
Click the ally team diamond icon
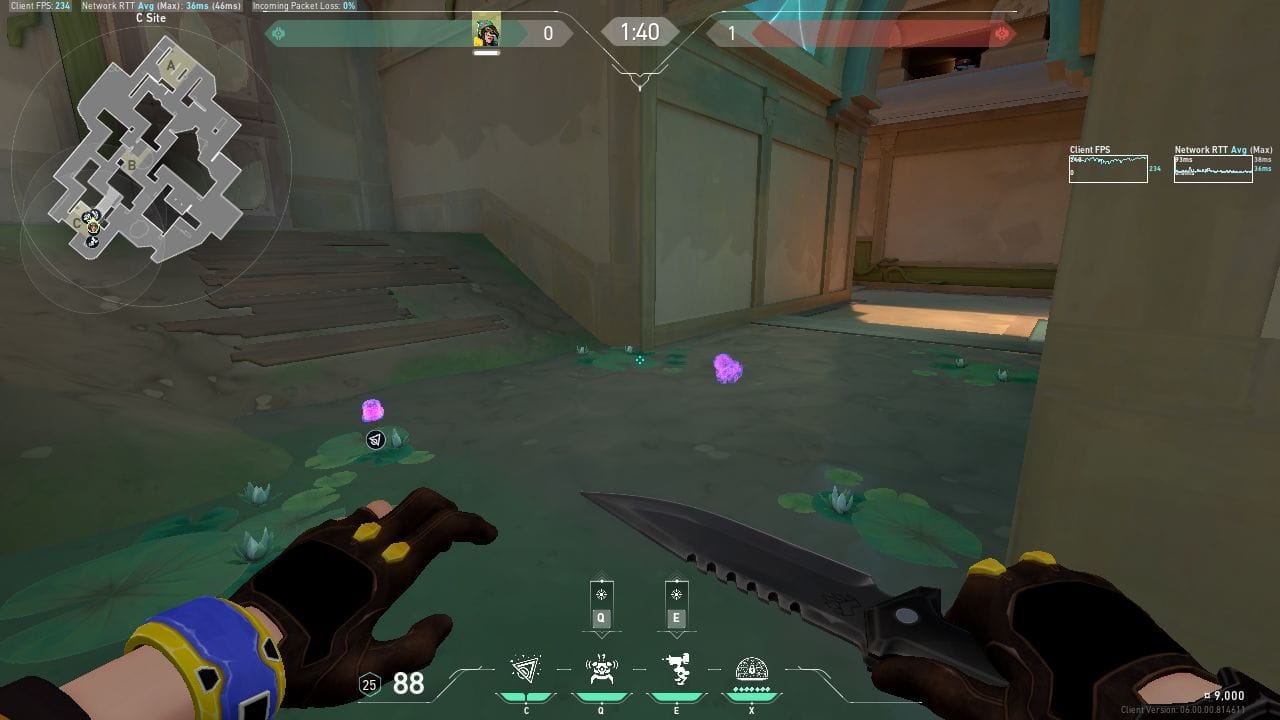[278, 32]
